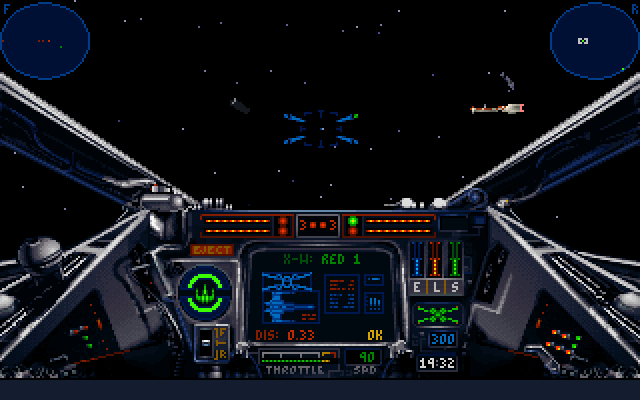Click the E engine power button

click(x=420, y=287)
